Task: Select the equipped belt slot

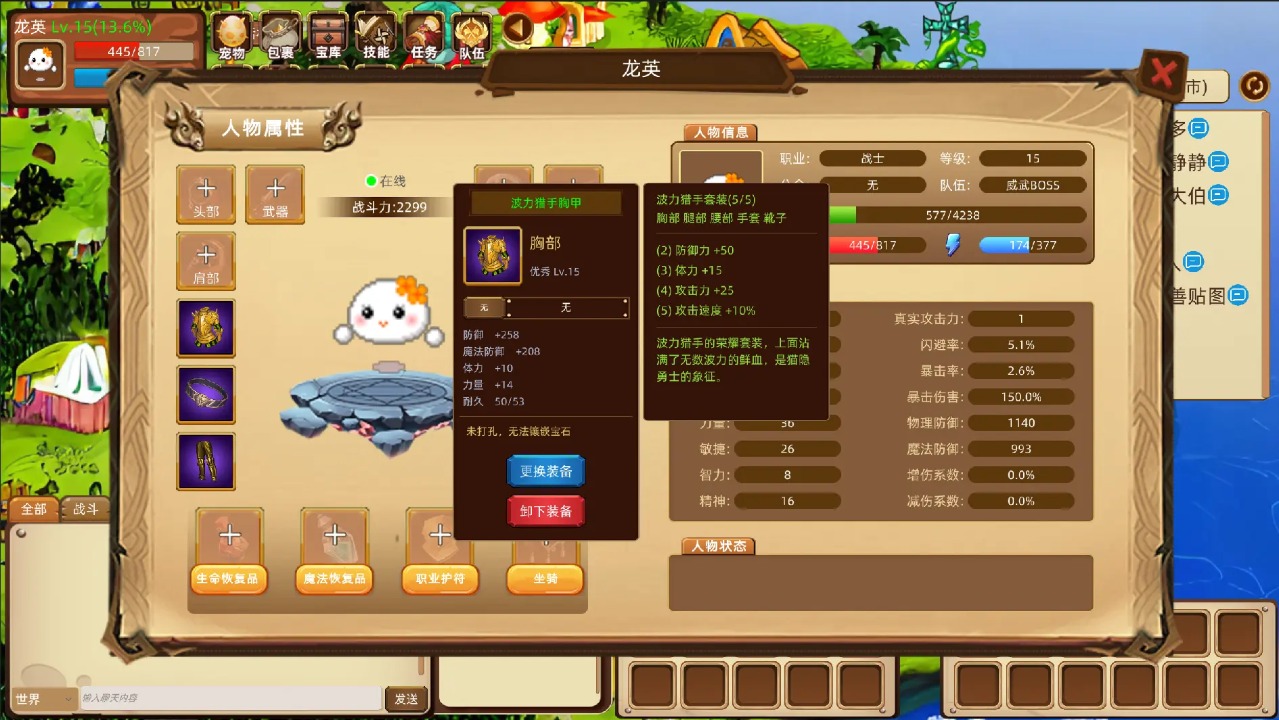Action: 206,395
